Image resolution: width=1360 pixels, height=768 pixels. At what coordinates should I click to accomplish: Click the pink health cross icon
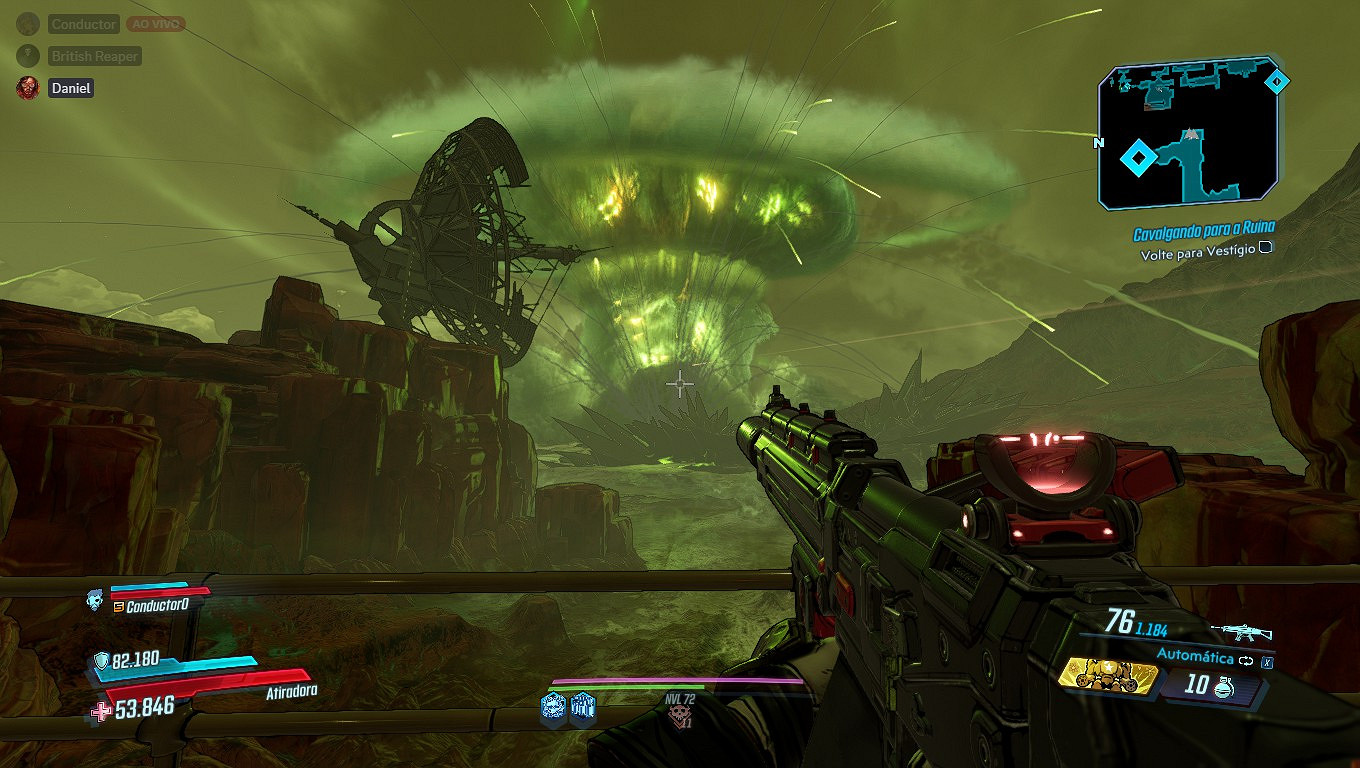(x=102, y=711)
